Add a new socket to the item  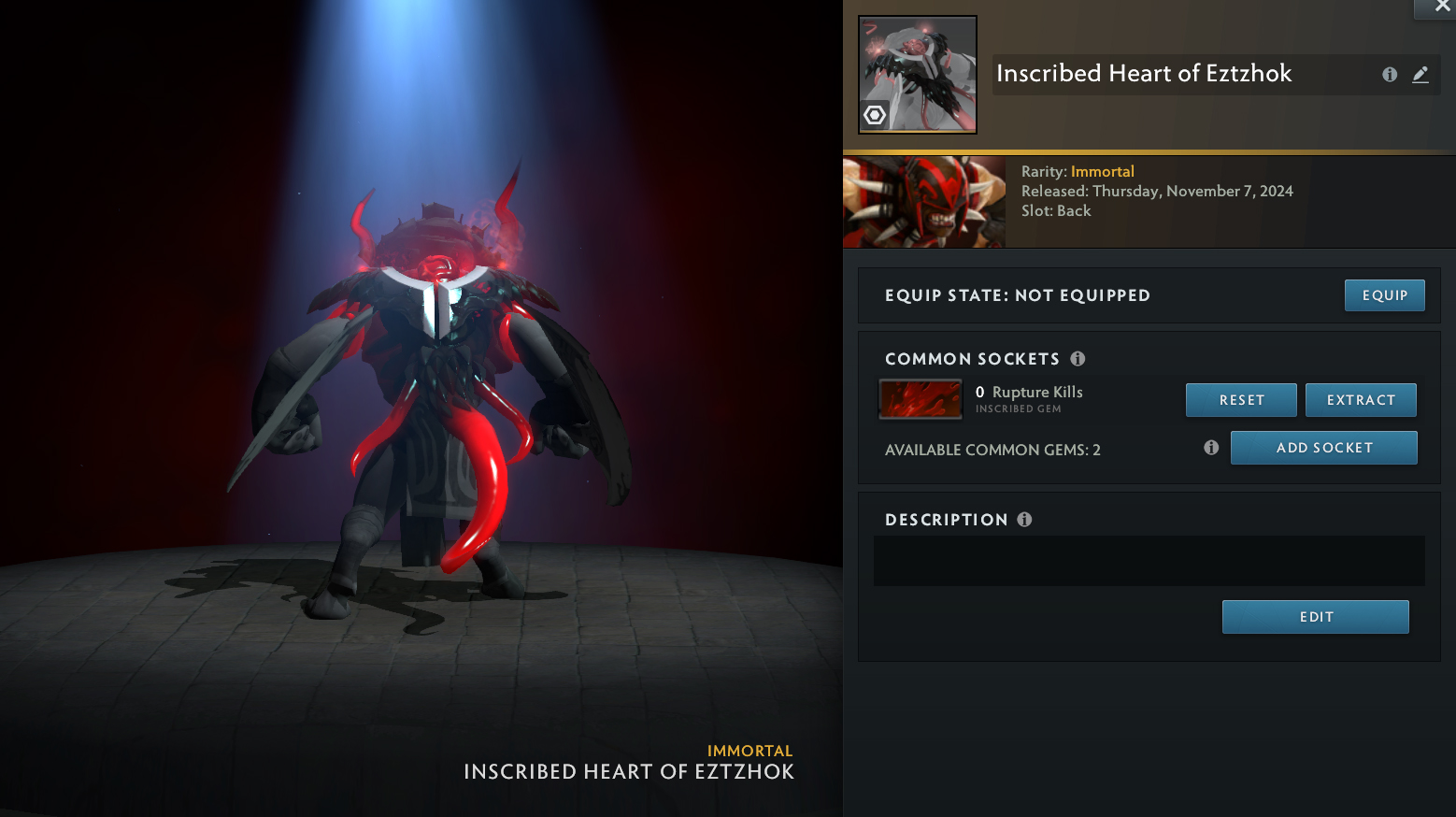(x=1323, y=448)
